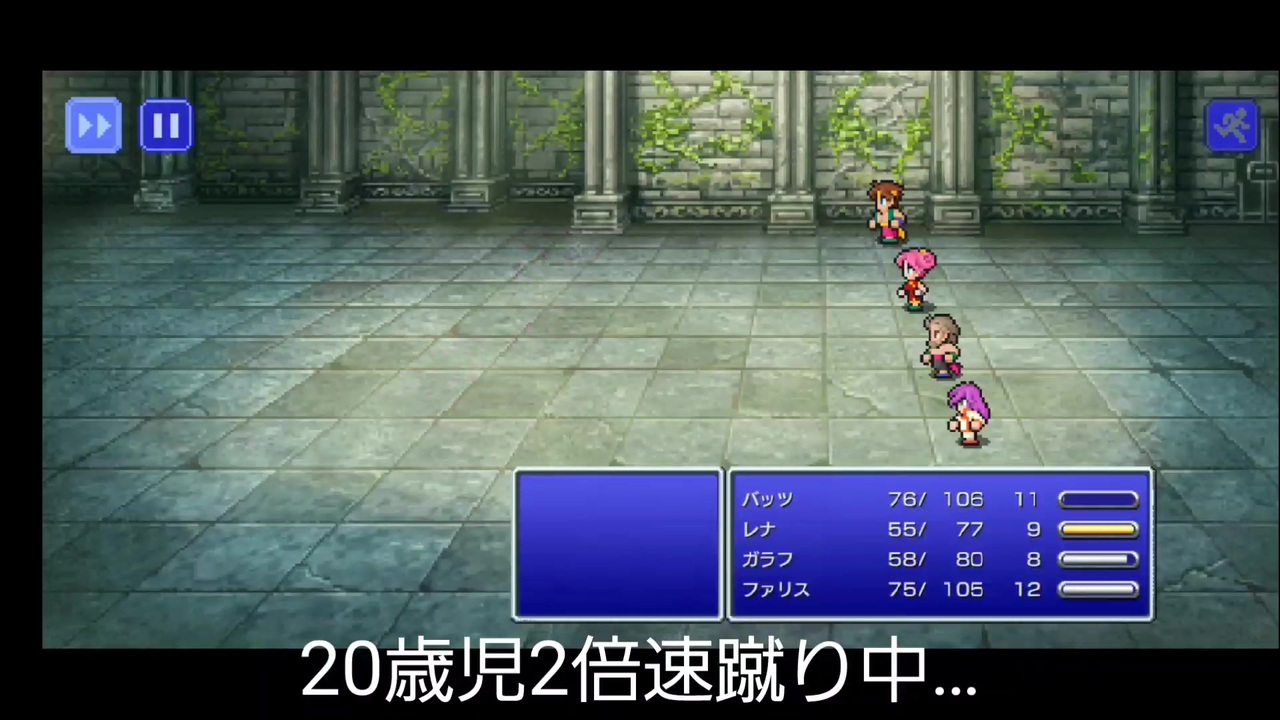Click ガラフ's row in the status window
This screenshot has height=720, width=1280.
click(766, 560)
